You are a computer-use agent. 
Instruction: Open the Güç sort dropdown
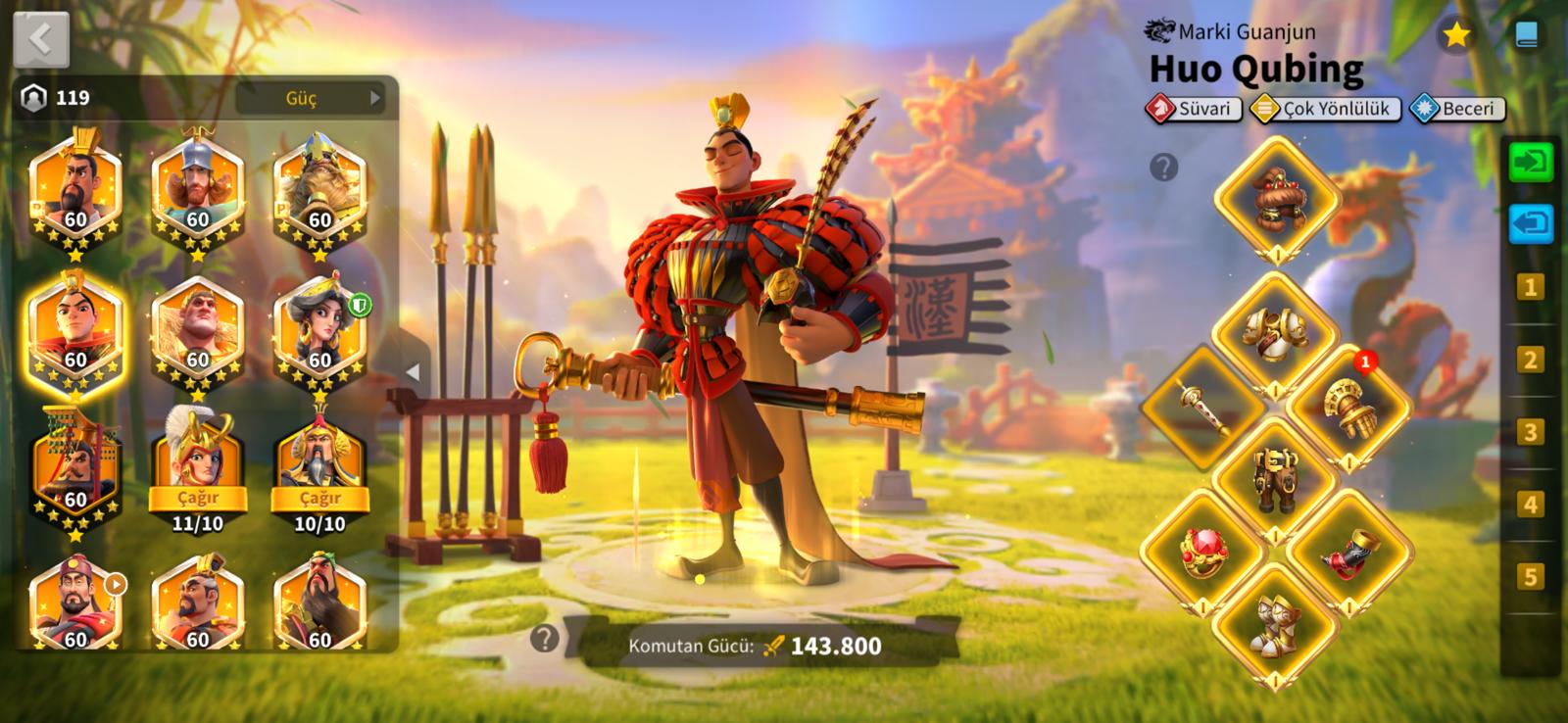tap(310, 98)
